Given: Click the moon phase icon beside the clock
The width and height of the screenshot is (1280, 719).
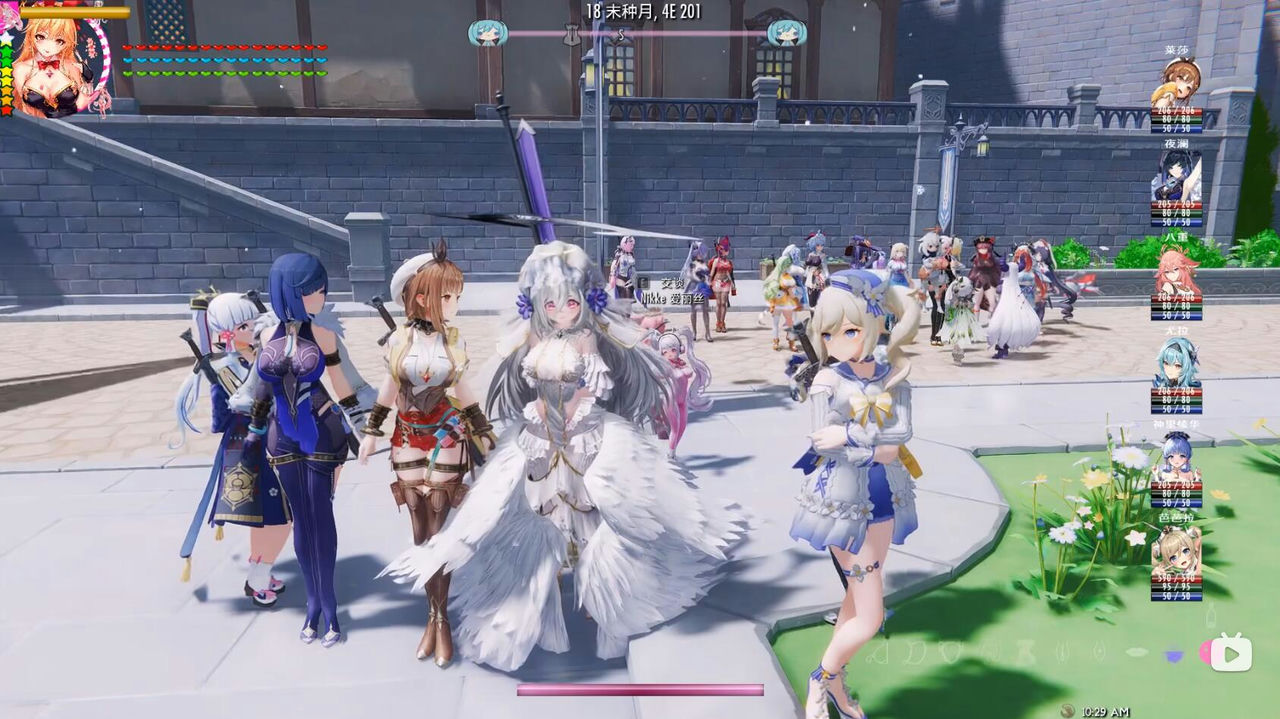Looking at the screenshot, I should 1068,711.
